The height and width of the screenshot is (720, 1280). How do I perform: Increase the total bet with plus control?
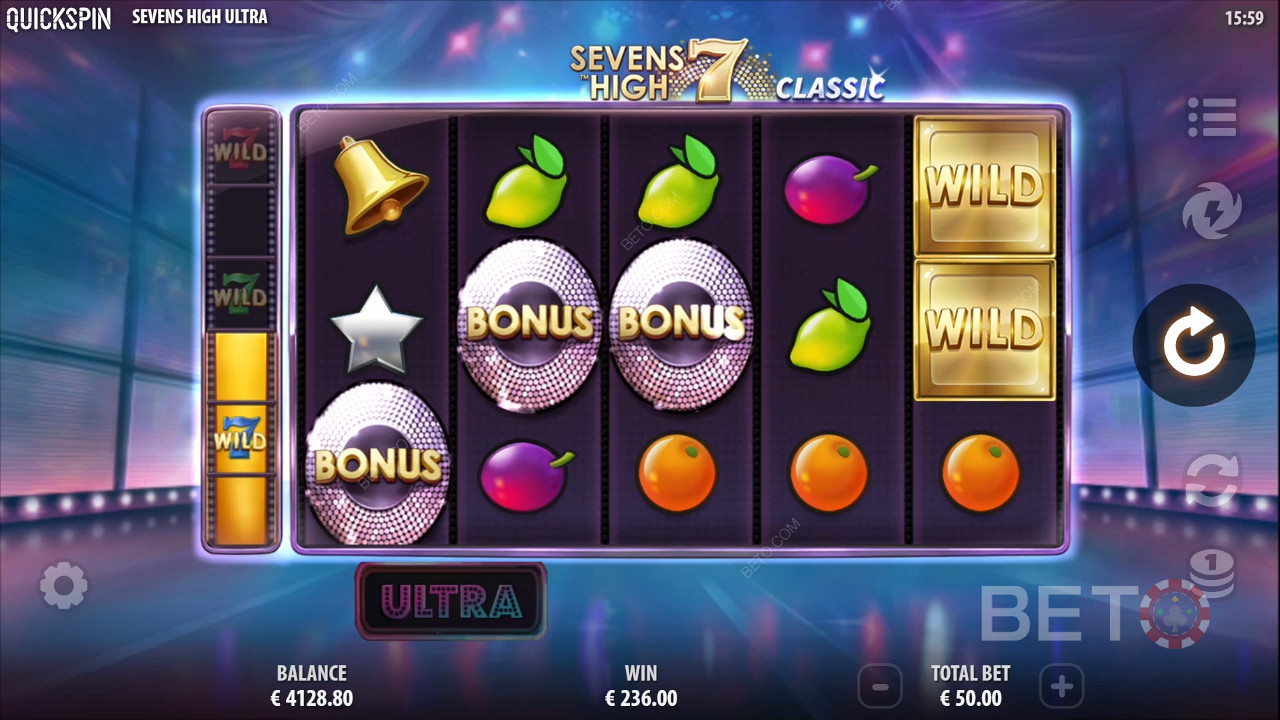click(x=1062, y=687)
